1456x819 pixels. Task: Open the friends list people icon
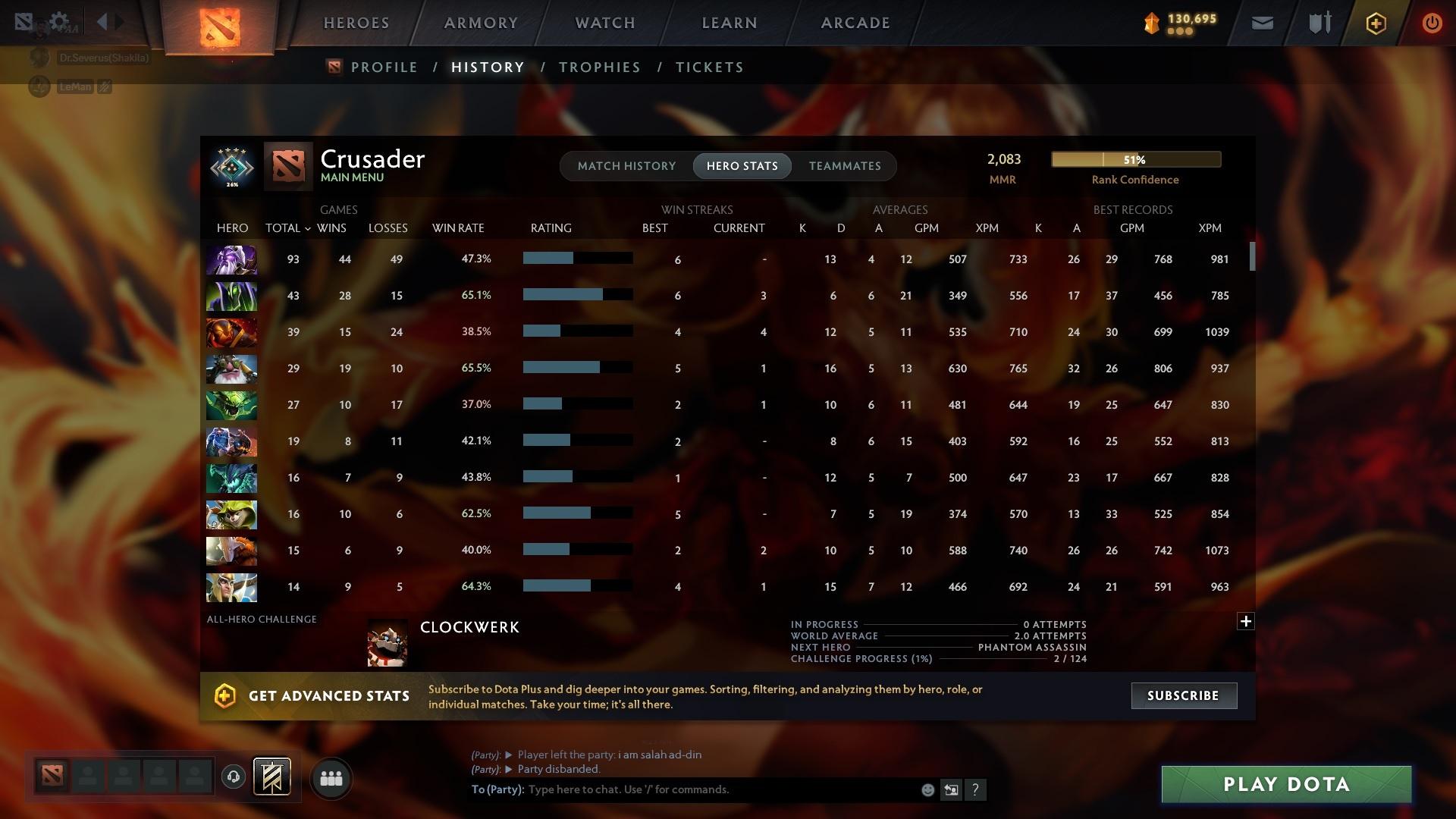331,777
